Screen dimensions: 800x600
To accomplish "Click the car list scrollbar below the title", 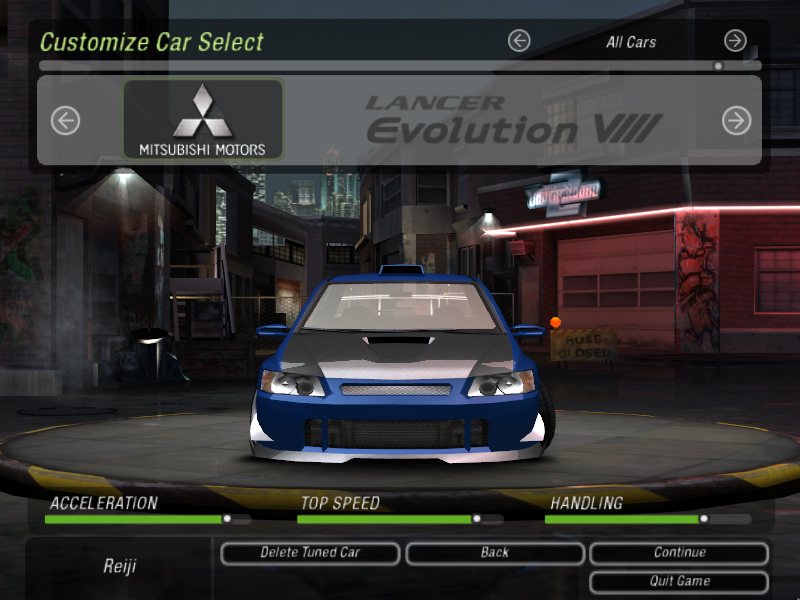I will (x=400, y=66).
